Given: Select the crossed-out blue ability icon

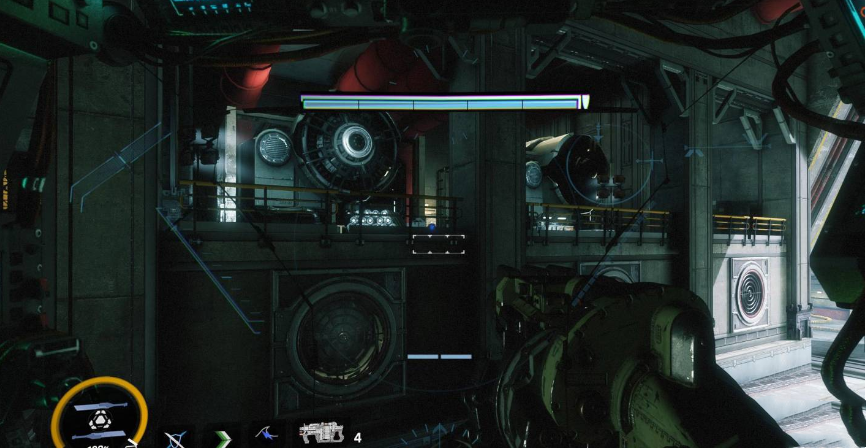Looking at the screenshot, I should click(174, 438).
